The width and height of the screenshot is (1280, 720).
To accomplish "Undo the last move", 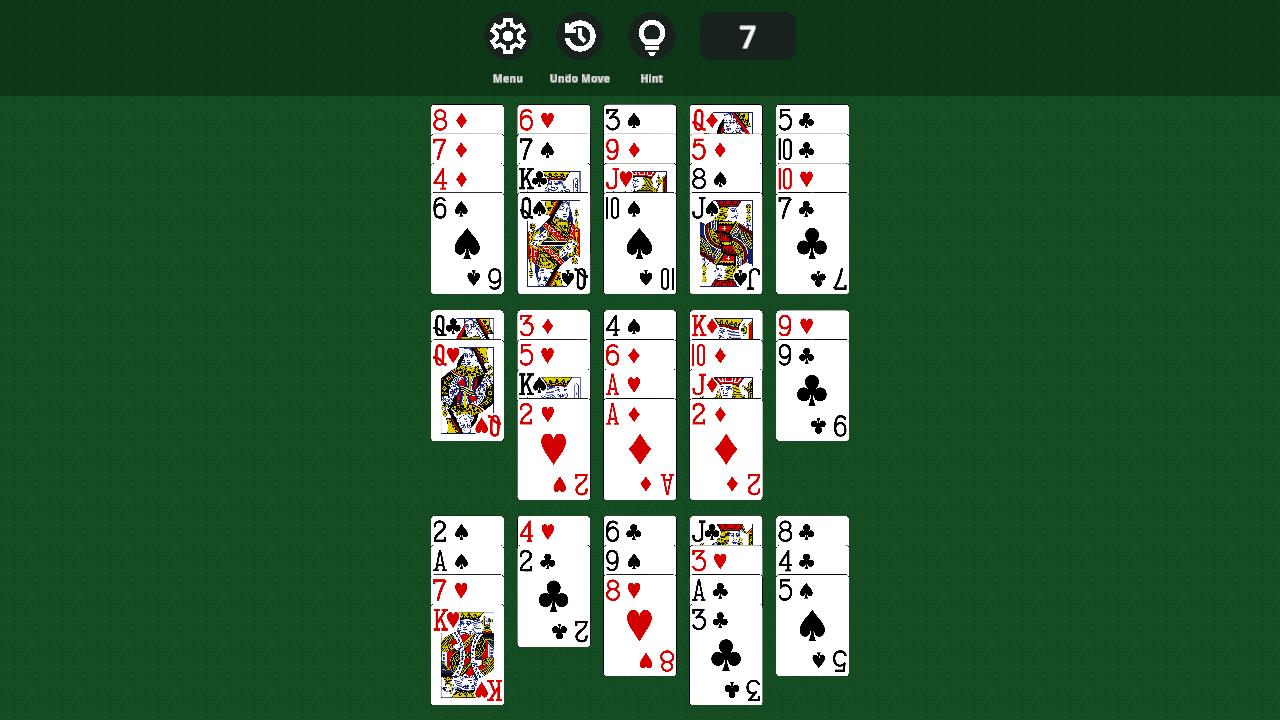I will click(x=579, y=35).
